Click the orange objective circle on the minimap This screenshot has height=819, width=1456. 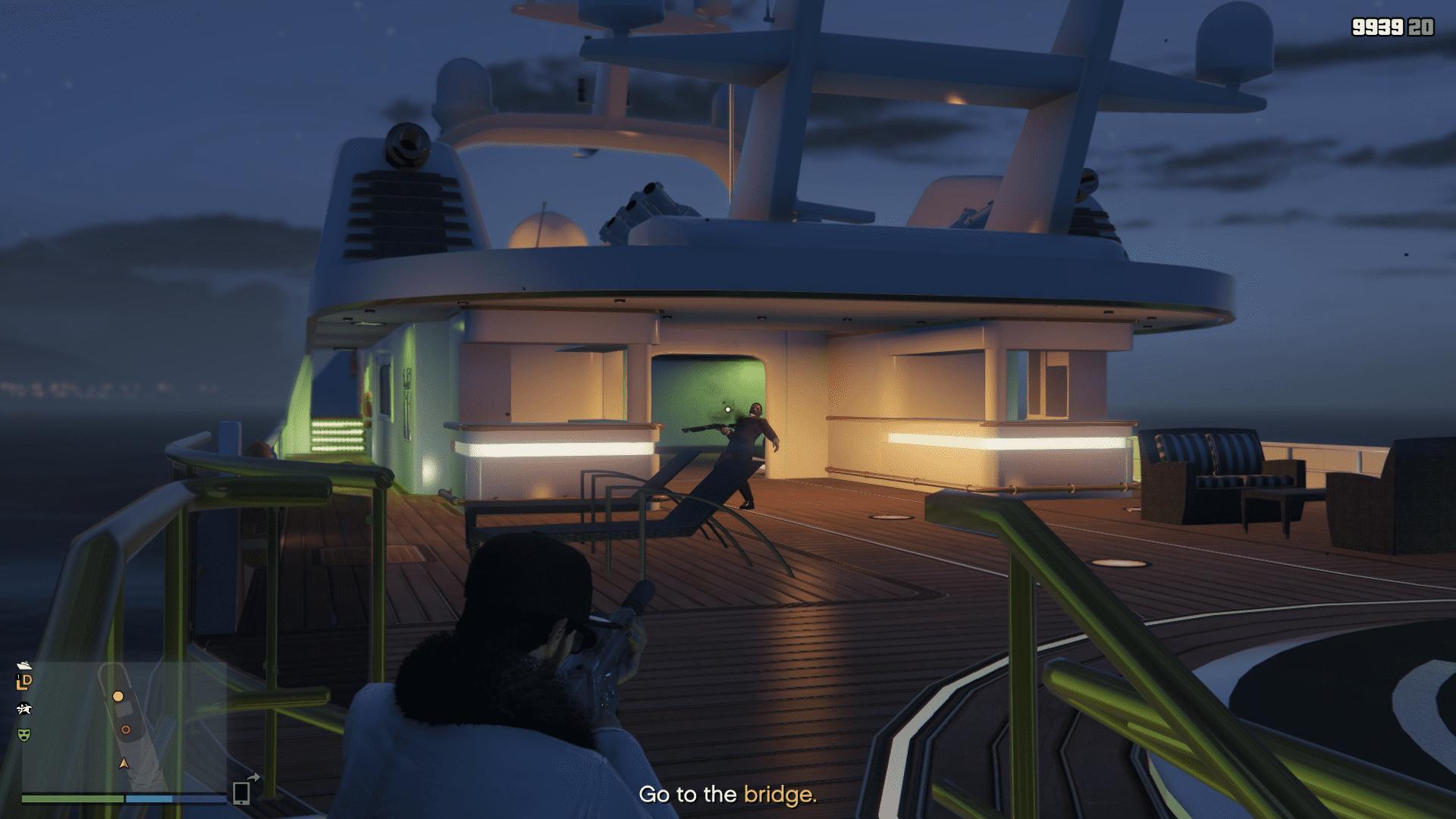coord(126,730)
